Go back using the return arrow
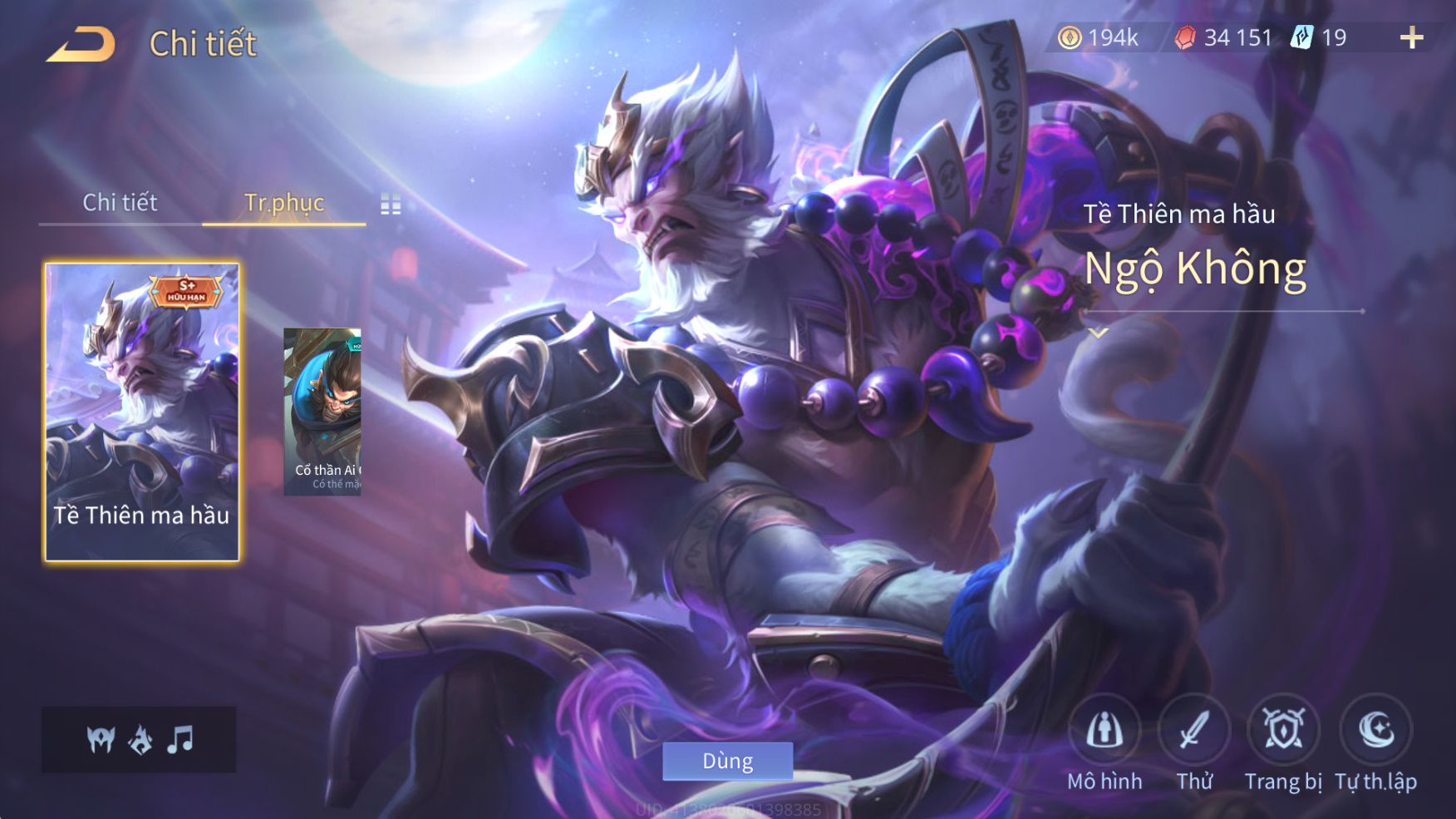 (82, 44)
